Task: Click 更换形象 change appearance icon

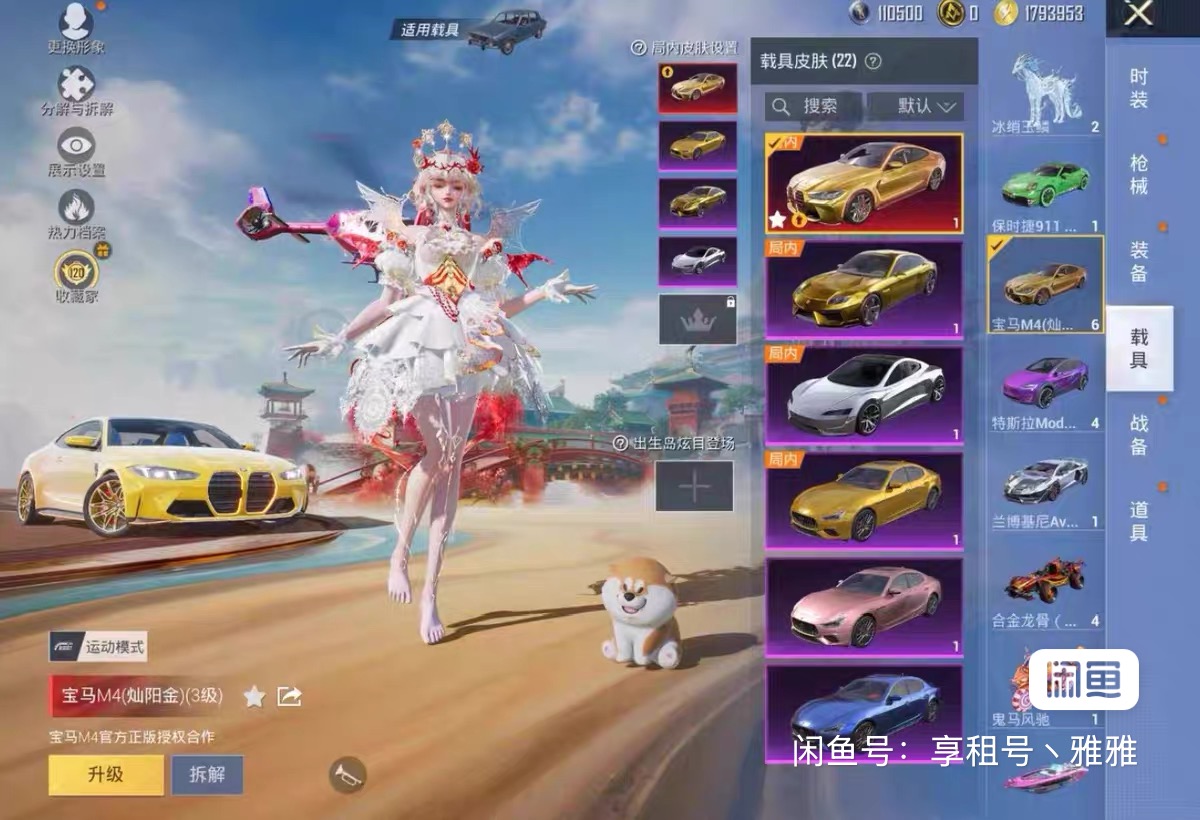Action: [76, 28]
